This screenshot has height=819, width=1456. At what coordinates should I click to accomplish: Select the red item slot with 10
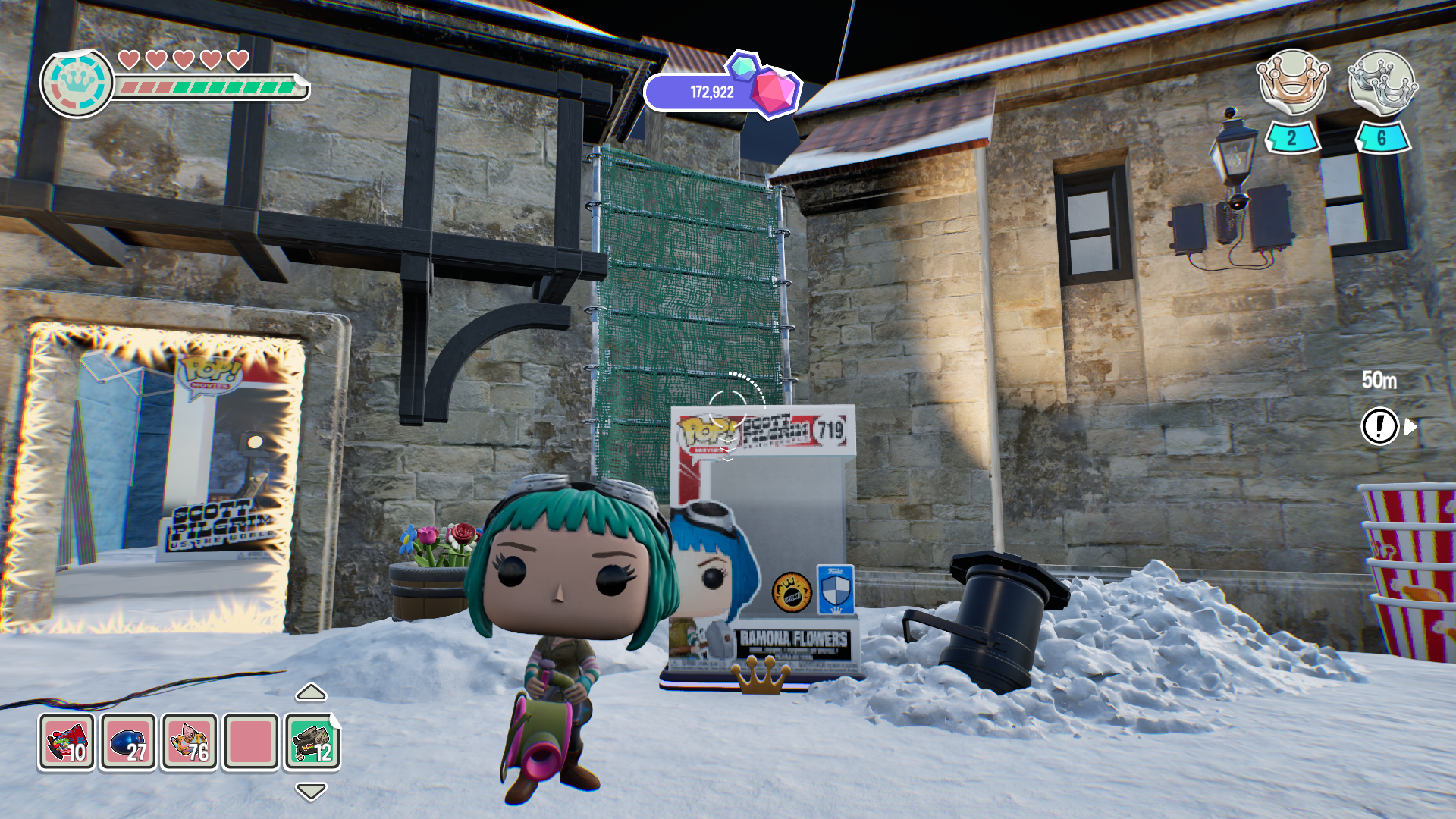67,742
